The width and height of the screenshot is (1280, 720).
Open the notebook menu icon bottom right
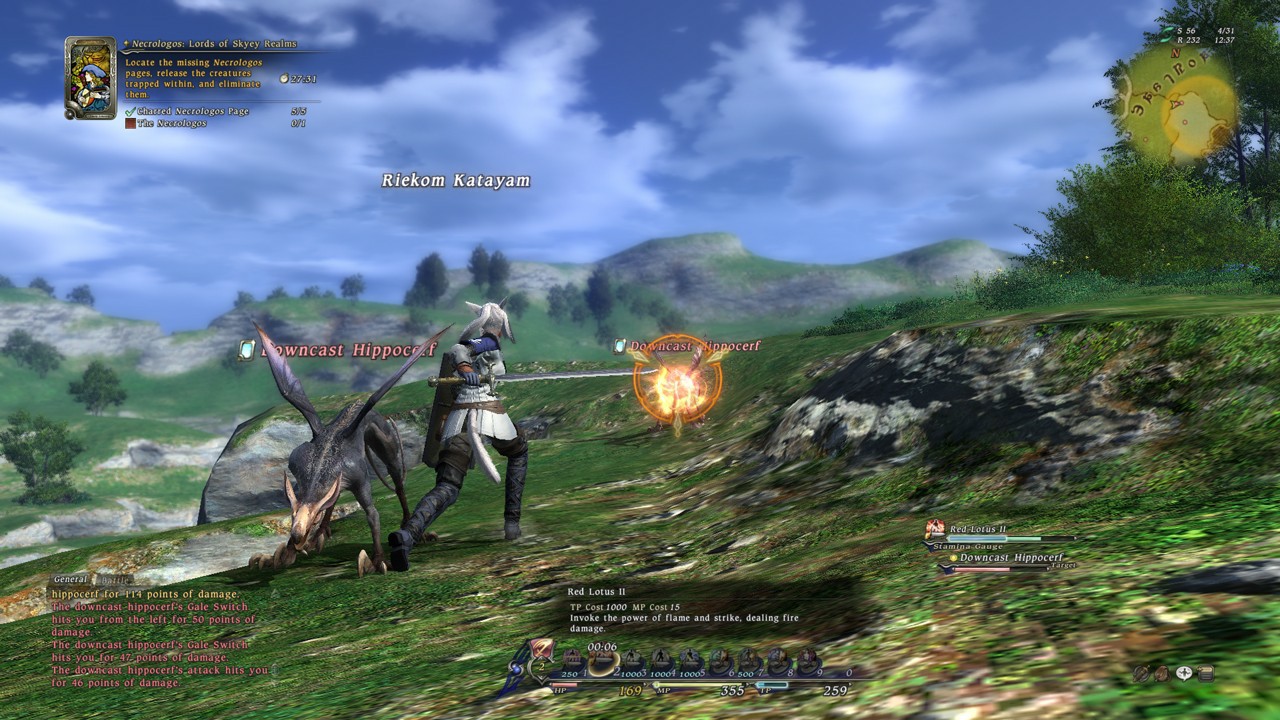pos(1205,674)
